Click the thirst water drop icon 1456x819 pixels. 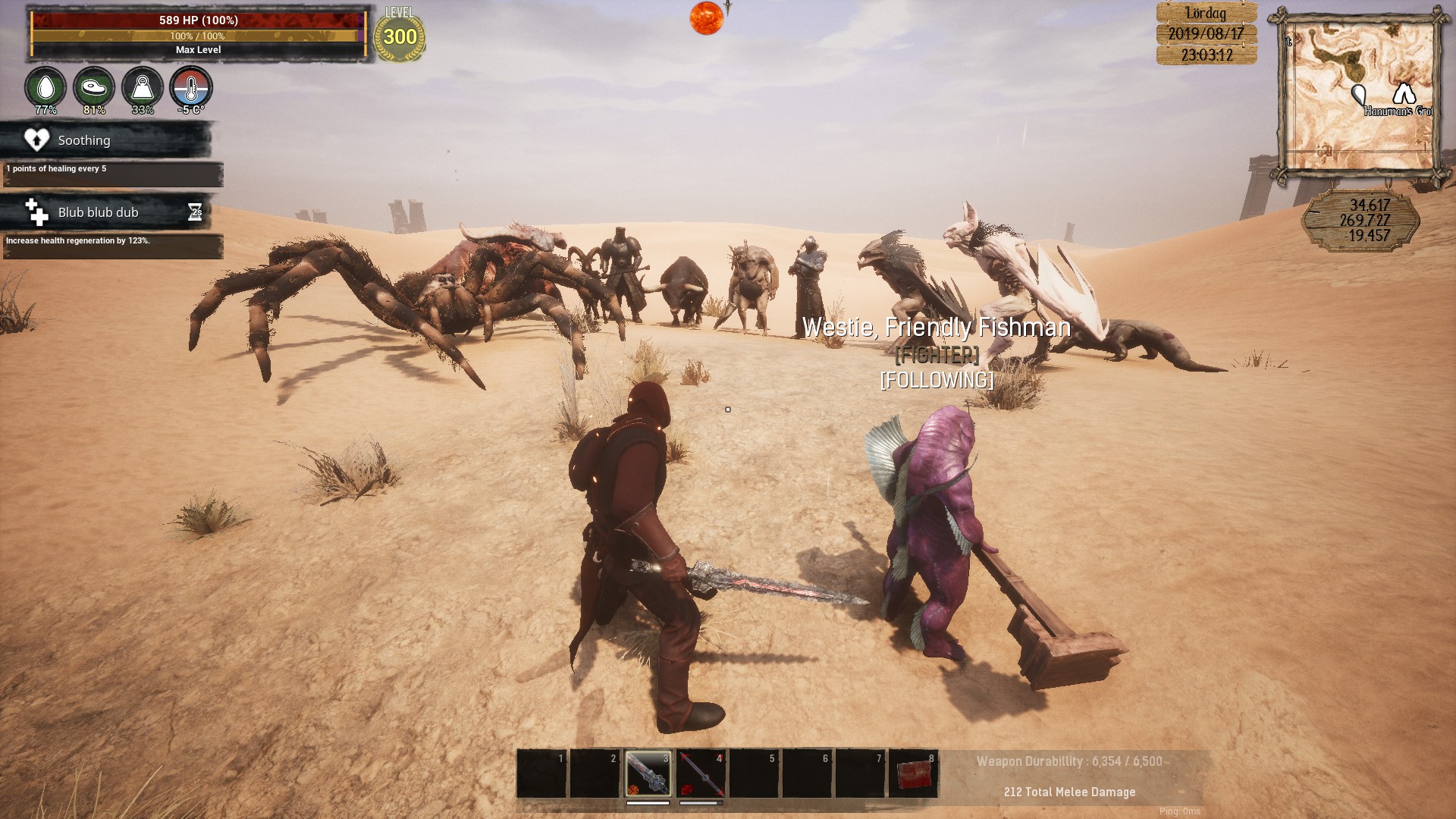click(x=45, y=88)
